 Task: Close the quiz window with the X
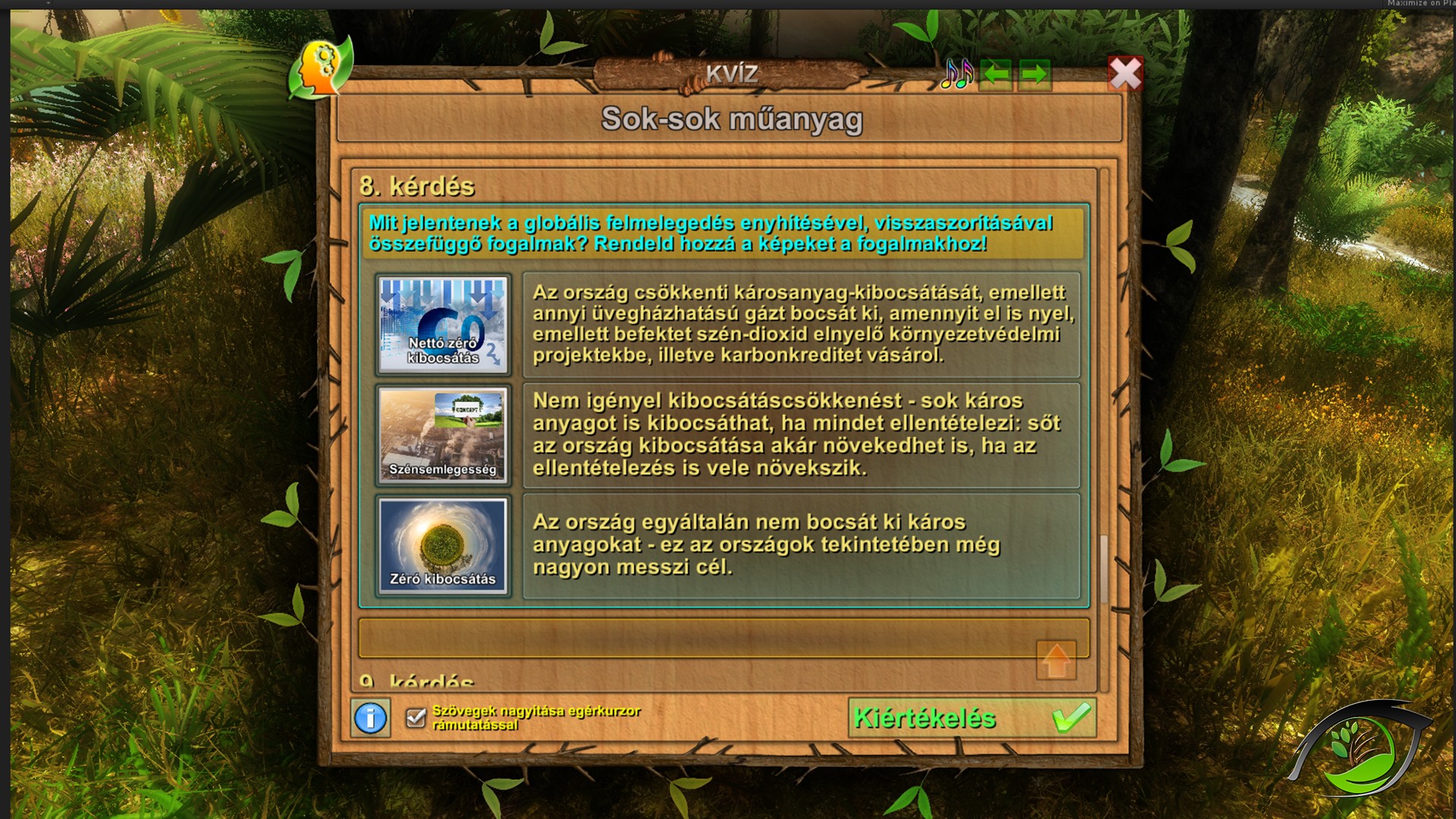tap(1125, 74)
